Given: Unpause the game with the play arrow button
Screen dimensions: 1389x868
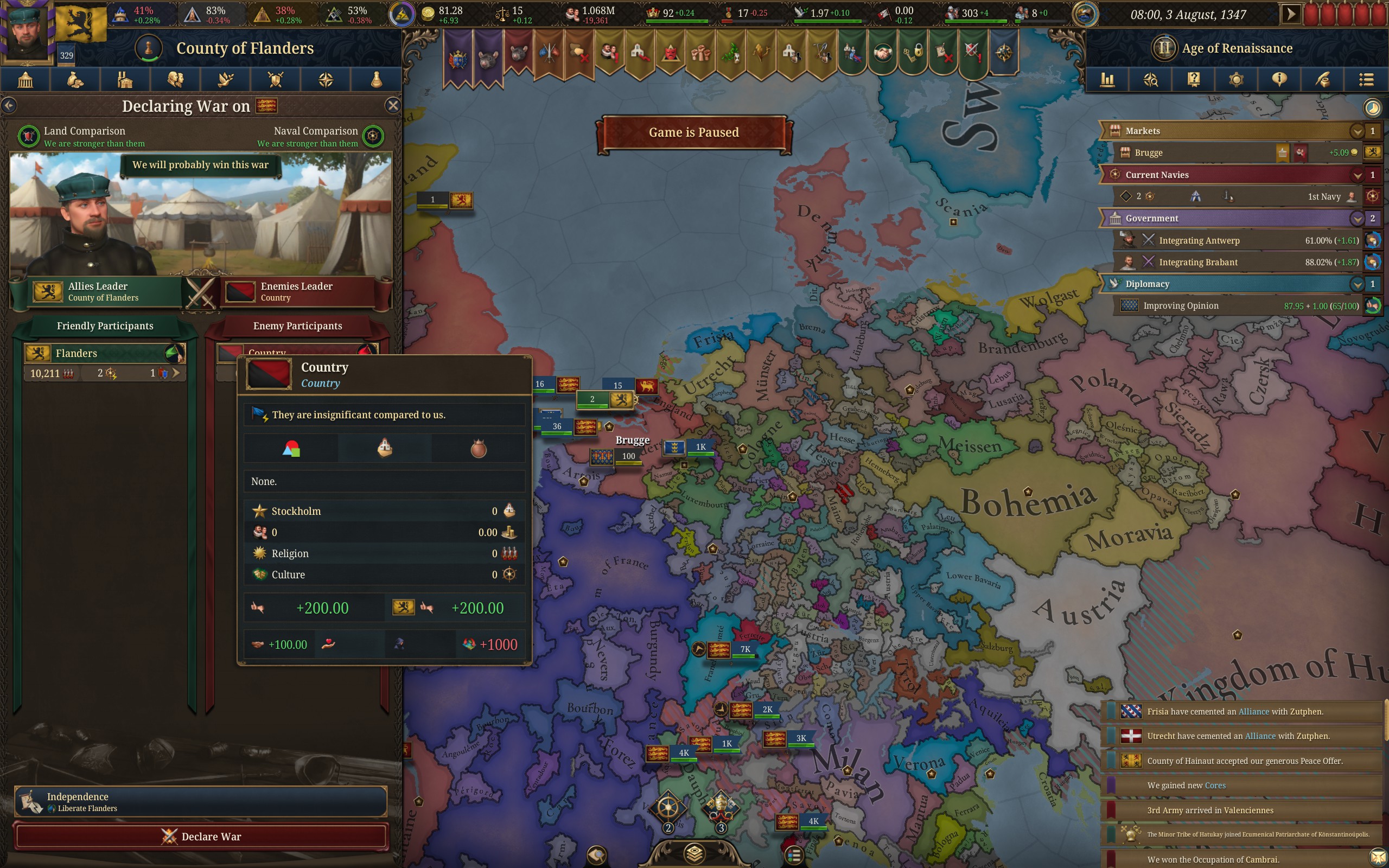Looking at the screenshot, I should coord(1292,14).
